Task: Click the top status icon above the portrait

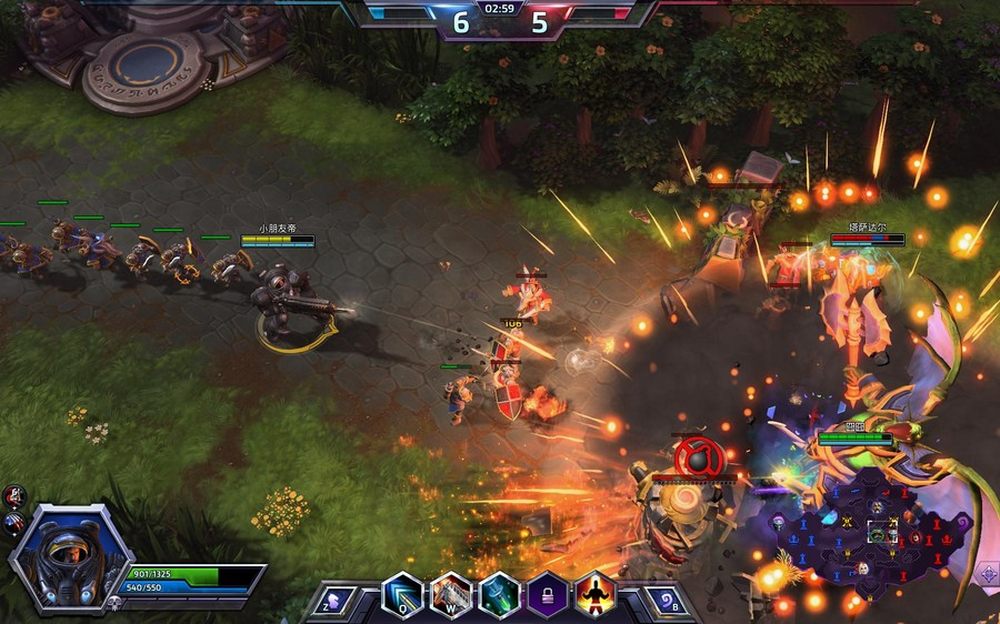Action: pyautogui.click(x=15, y=495)
